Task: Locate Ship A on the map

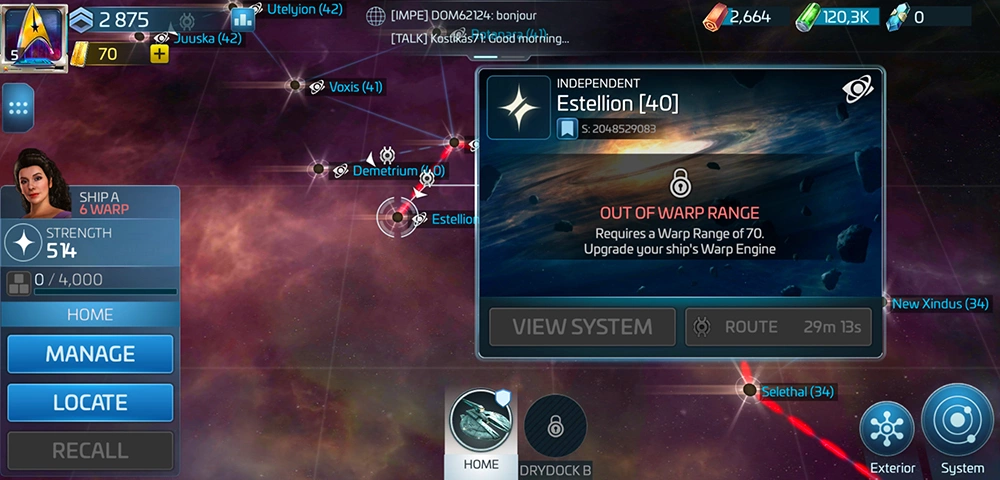Action: tap(90, 402)
